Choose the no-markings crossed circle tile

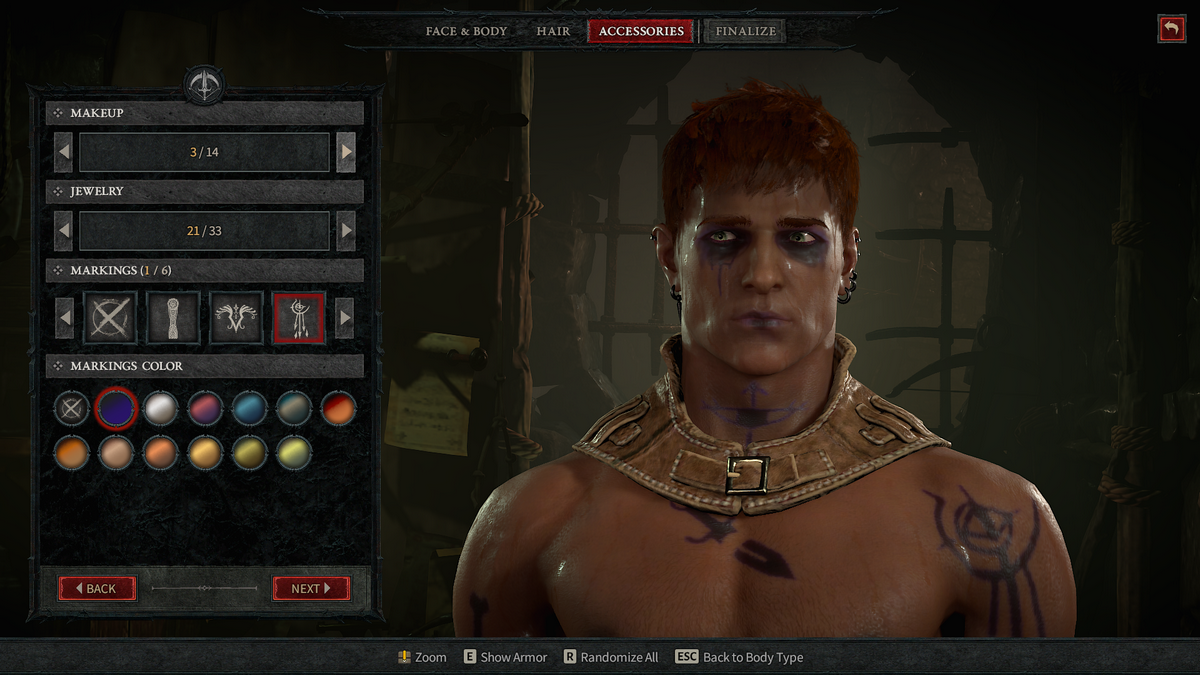[110, 318]
